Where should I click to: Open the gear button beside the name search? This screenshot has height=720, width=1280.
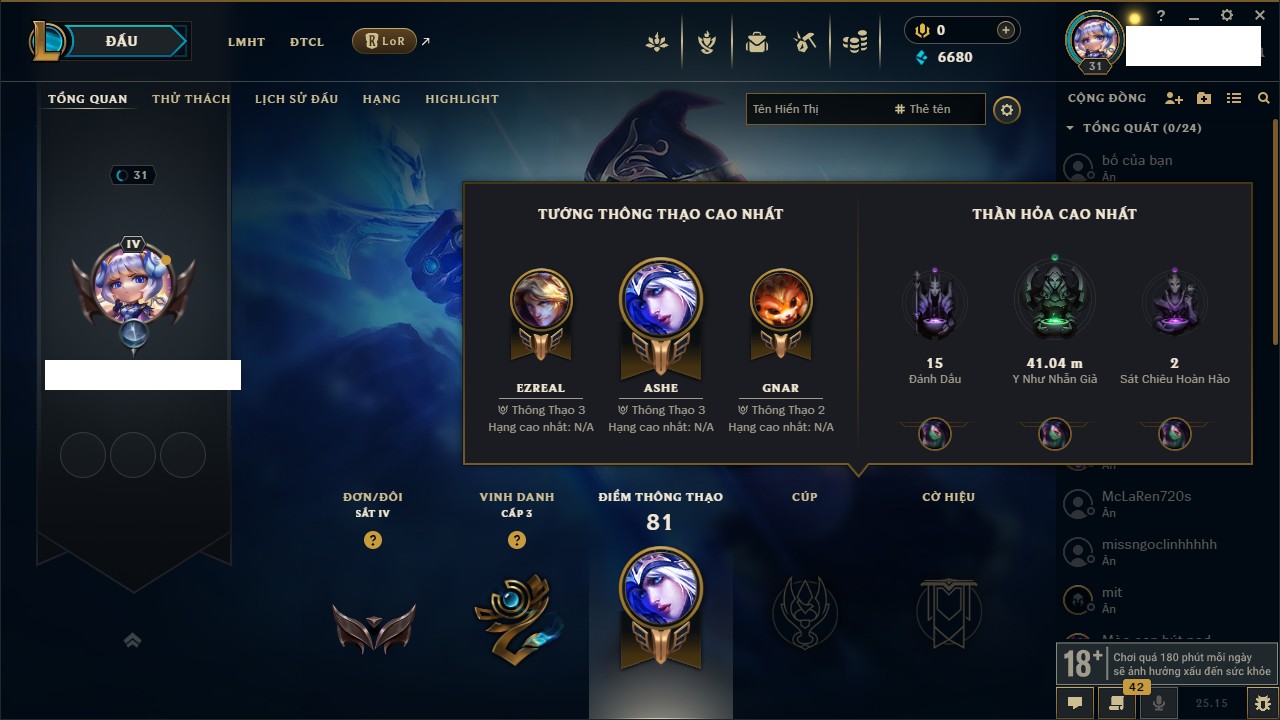(x=1007, y=110)
